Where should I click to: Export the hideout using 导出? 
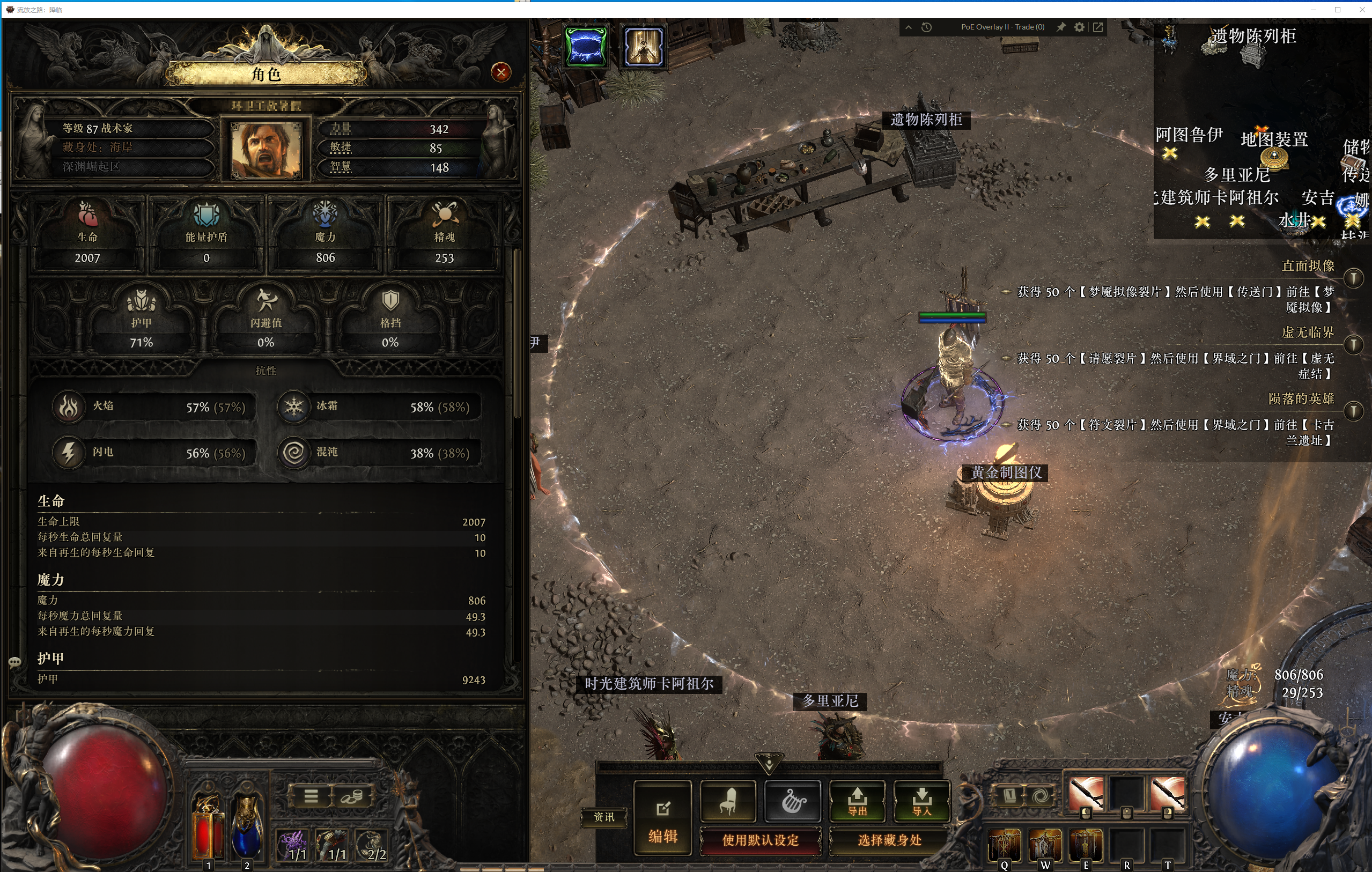pyautogui.click(x=857, y=801)
